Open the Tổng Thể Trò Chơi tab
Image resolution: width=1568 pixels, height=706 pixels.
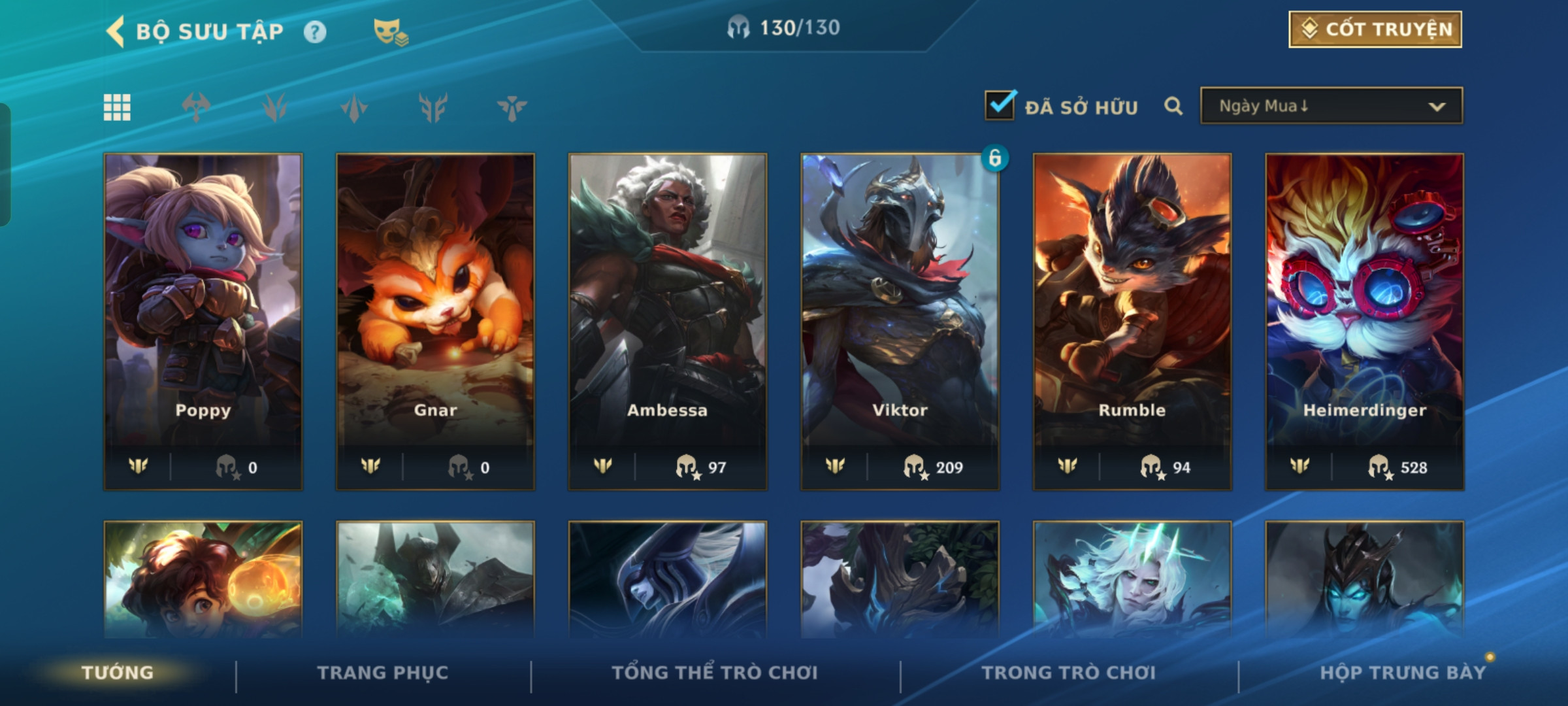pyautogui.click(x=715, y=673)
